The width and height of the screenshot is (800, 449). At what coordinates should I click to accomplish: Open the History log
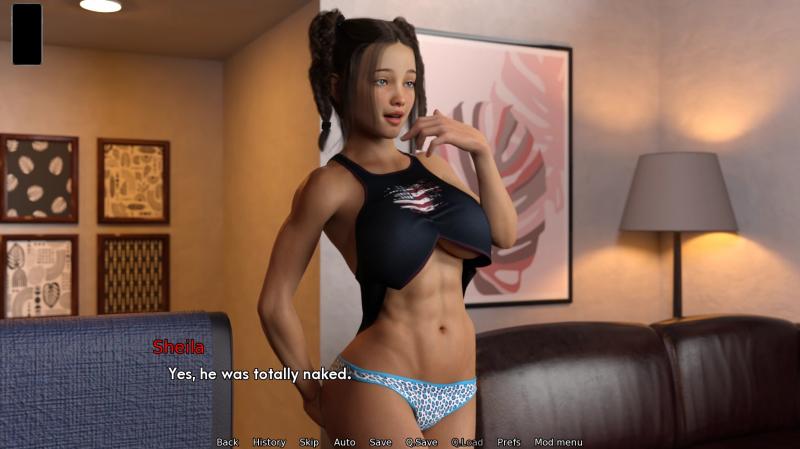269,442
